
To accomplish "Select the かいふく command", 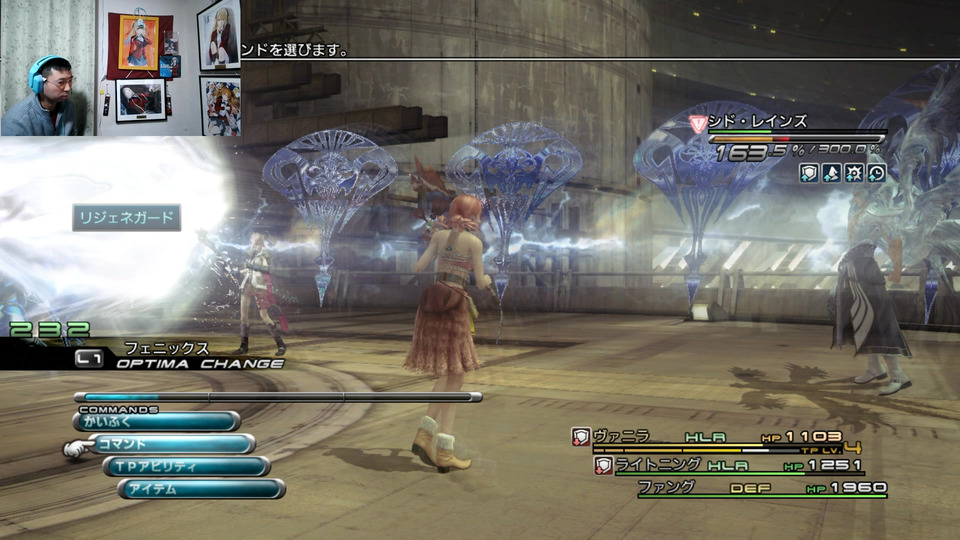I will coord(157,422).
